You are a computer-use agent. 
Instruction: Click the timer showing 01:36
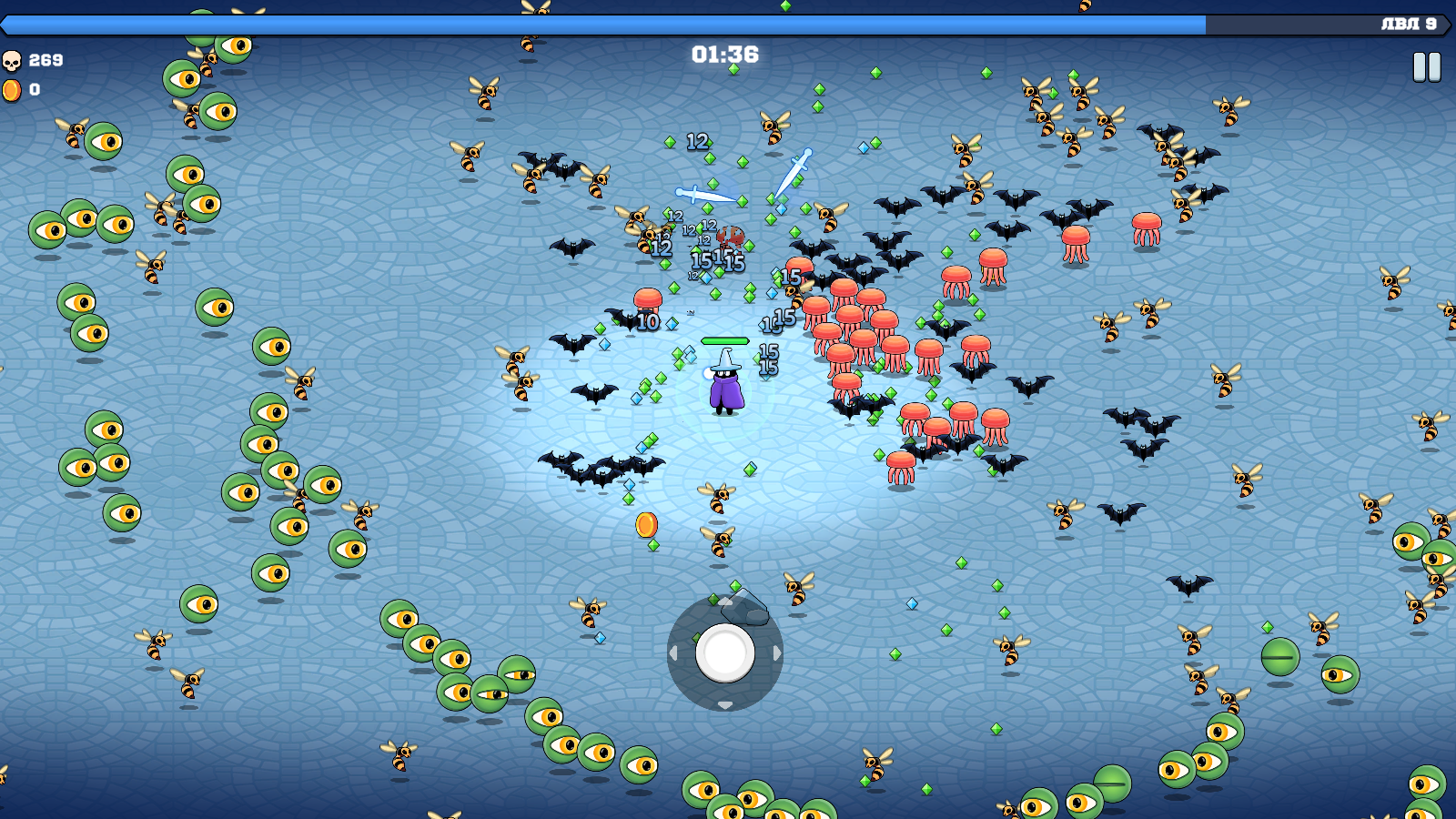[x=723, y=55]
